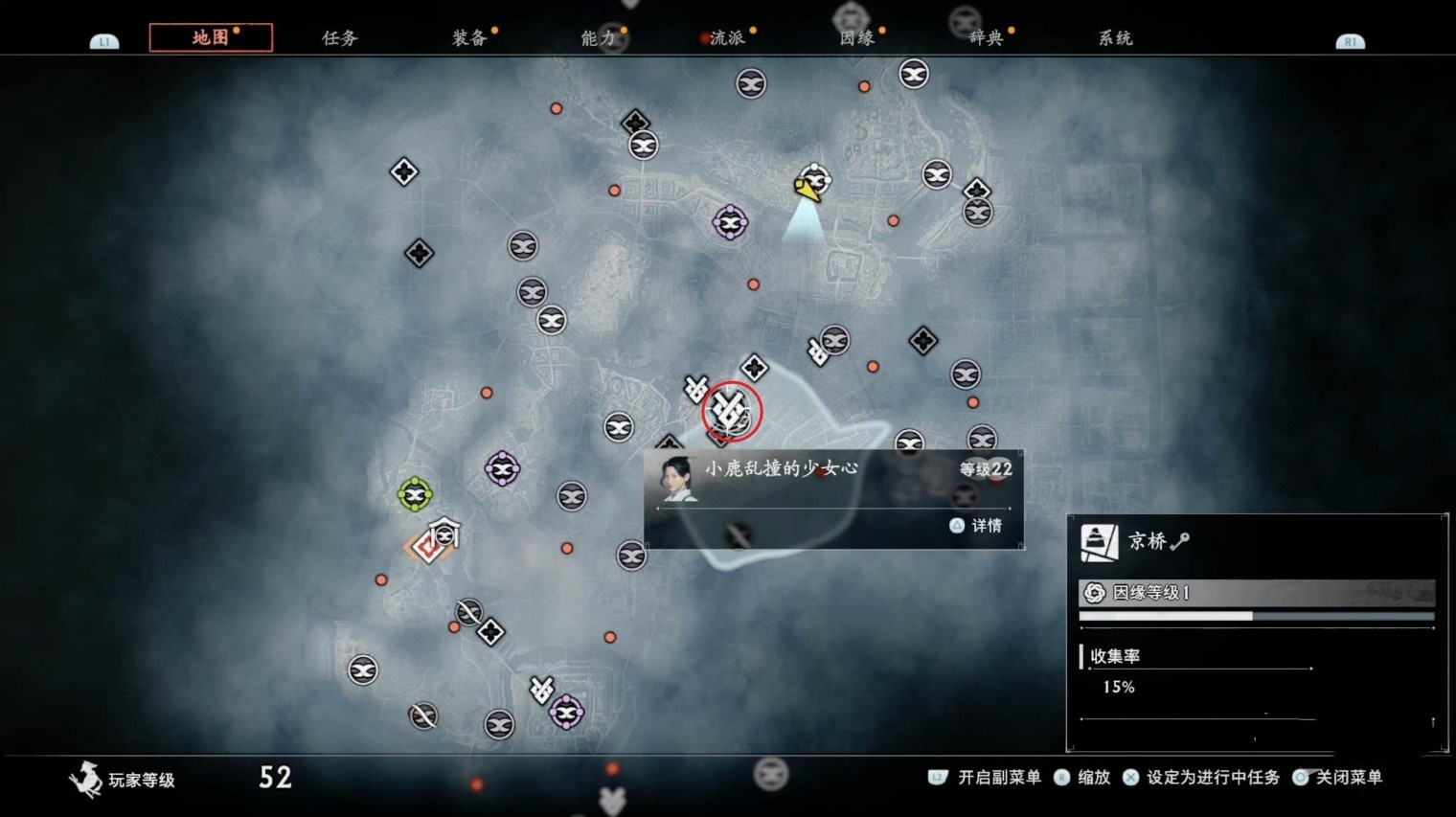The image size is (1456, 817).
Task: Select the 地图 tab
Action: [x=211, y=37]
